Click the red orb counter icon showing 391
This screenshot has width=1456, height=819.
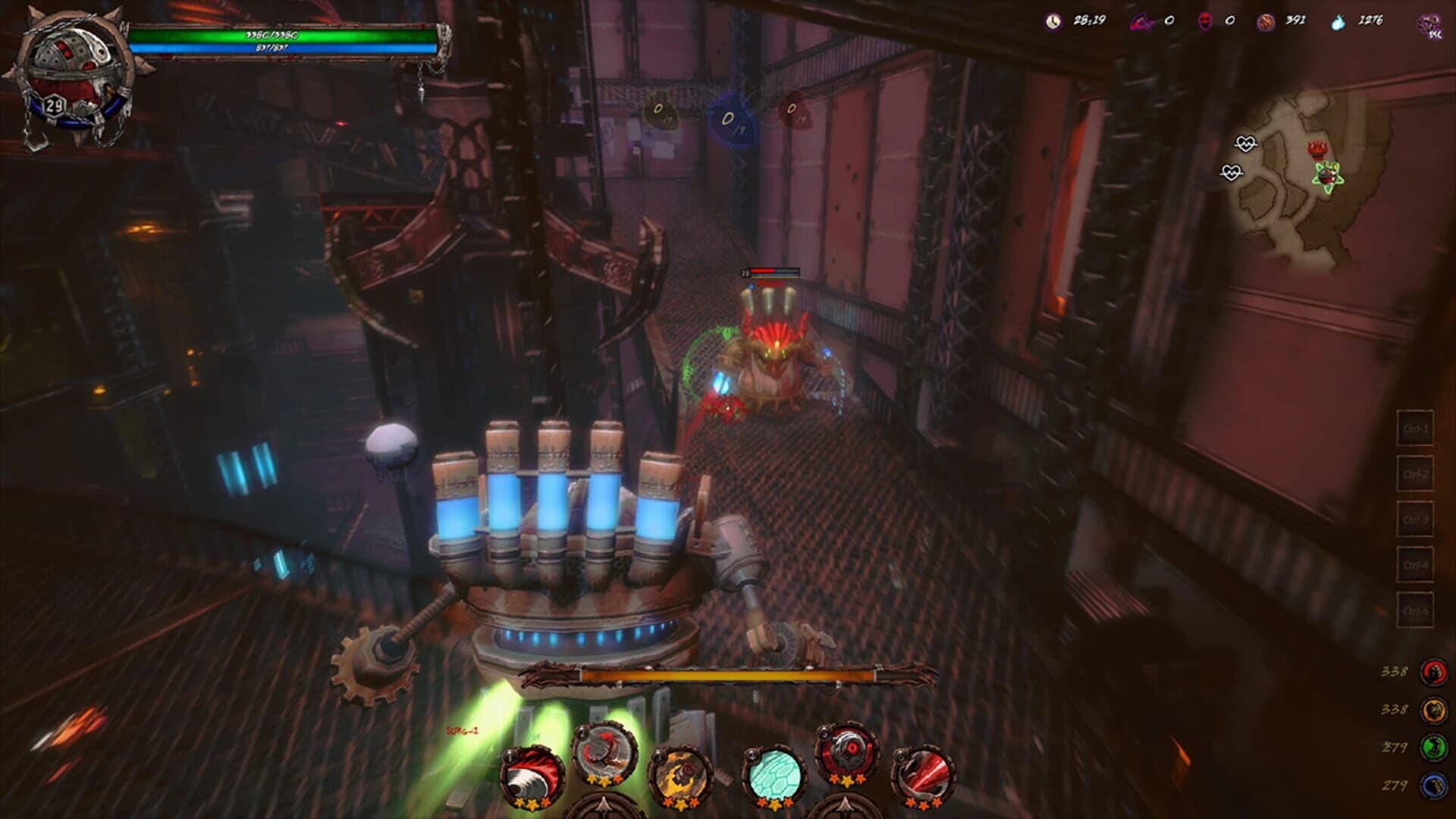tap(1266, 22)
